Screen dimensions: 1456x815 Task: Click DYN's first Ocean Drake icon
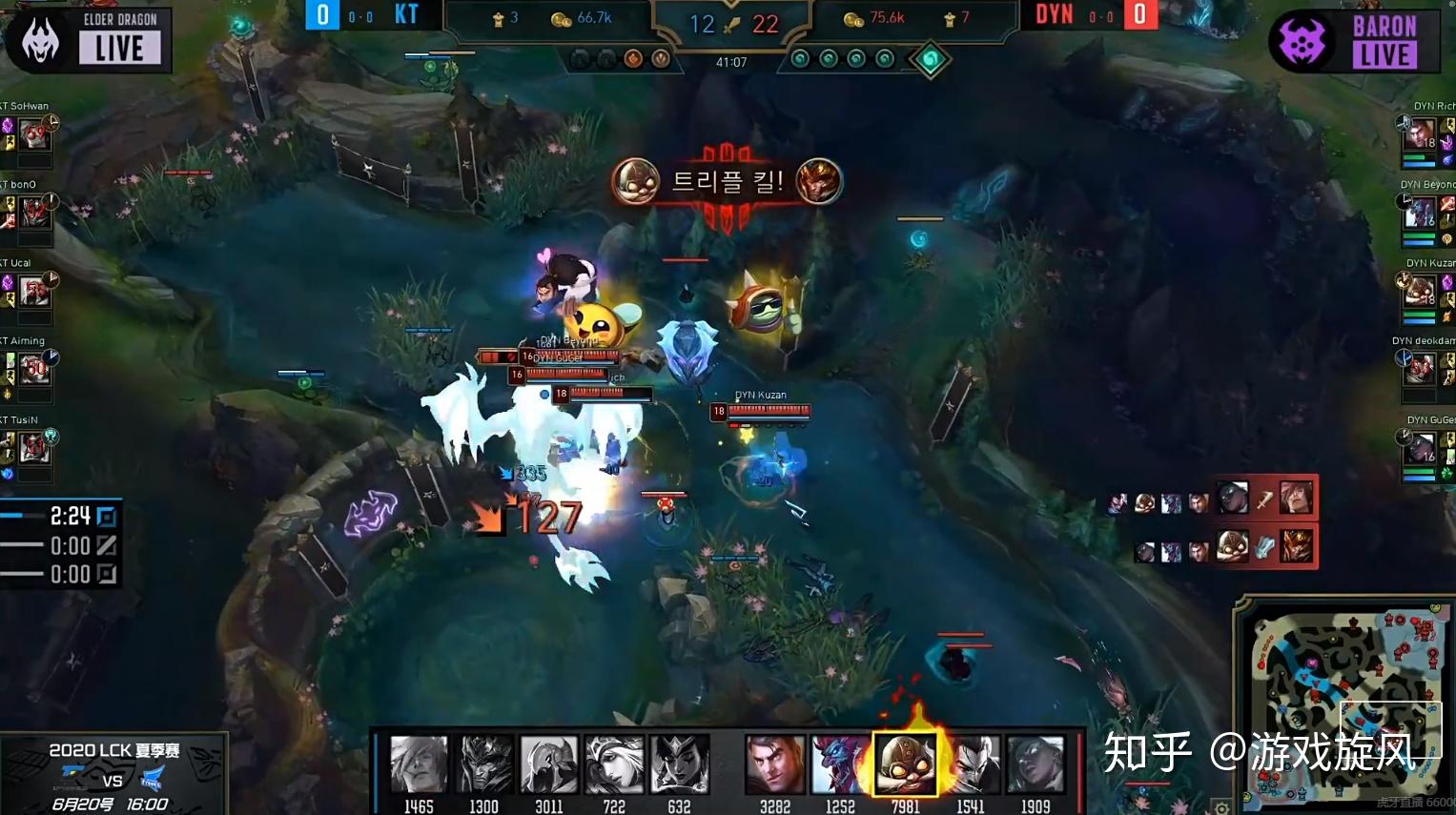click(x=799, y=58)
